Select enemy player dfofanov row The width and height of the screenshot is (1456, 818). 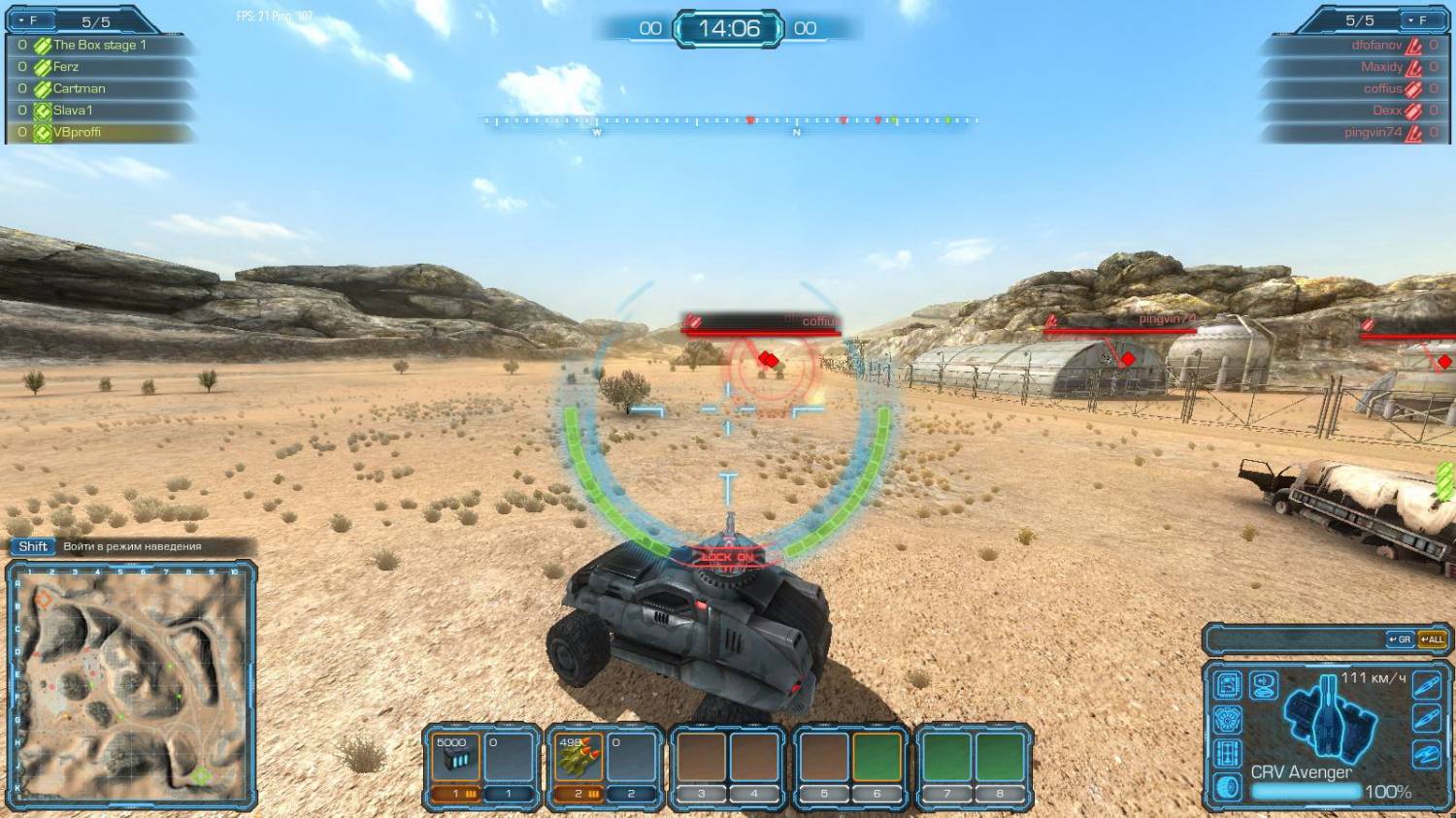[1359, 45]
